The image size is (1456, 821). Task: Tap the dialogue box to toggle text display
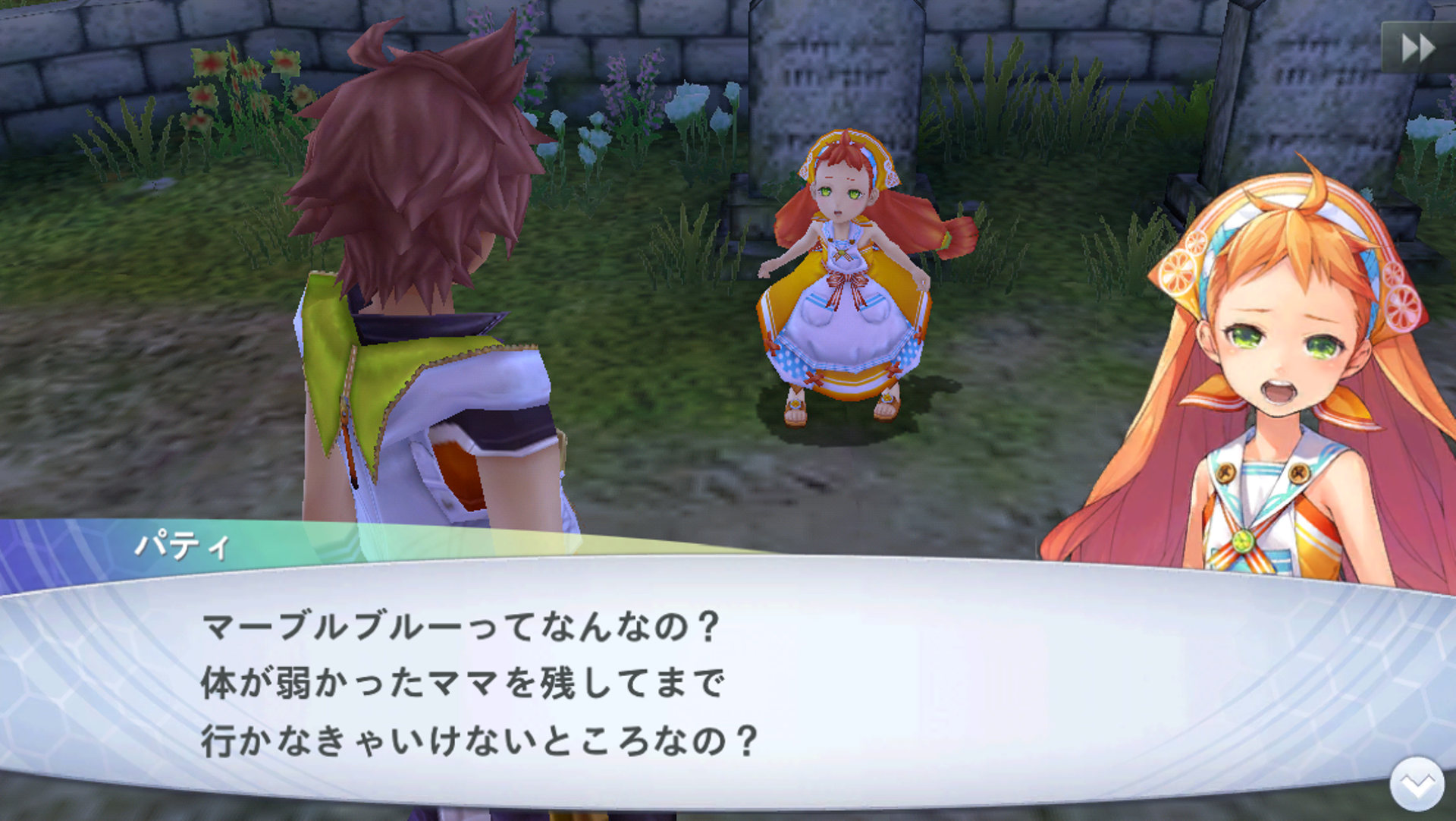point(607,683)
